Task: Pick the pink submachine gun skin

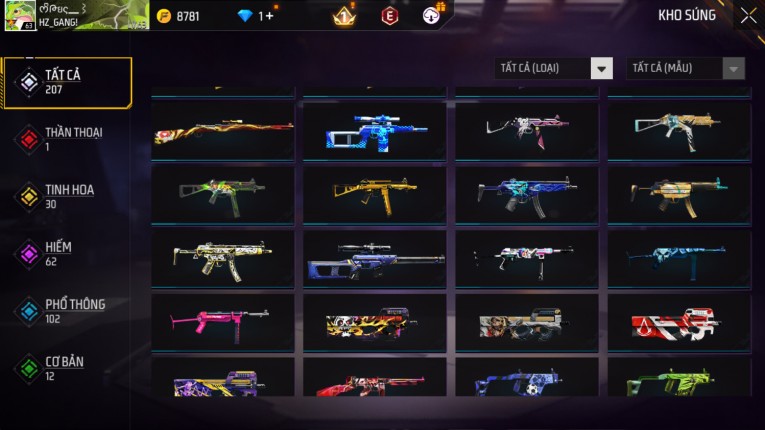Action: [x=222, y=321]
